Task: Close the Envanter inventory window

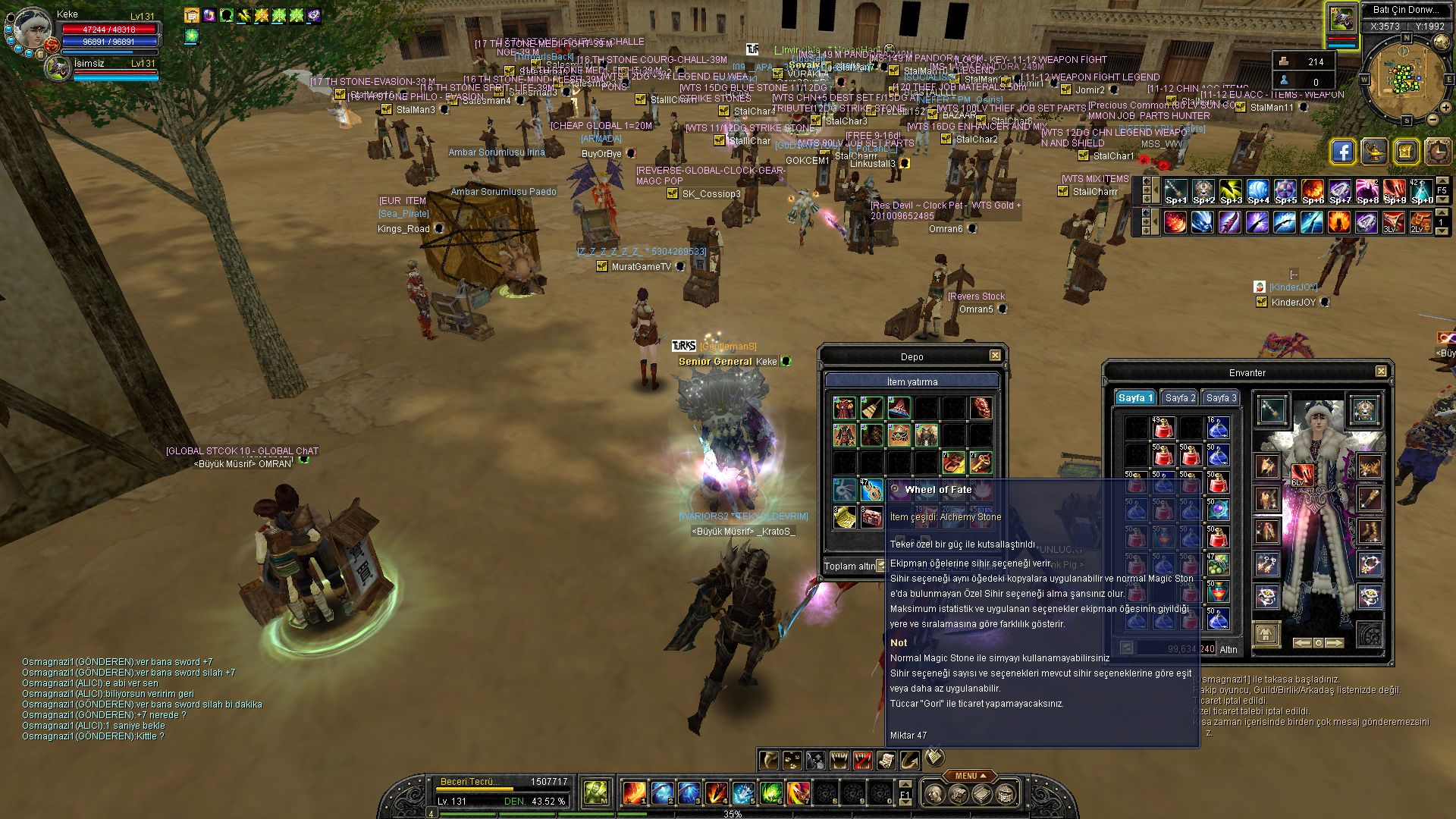Action: (1381, 372)
